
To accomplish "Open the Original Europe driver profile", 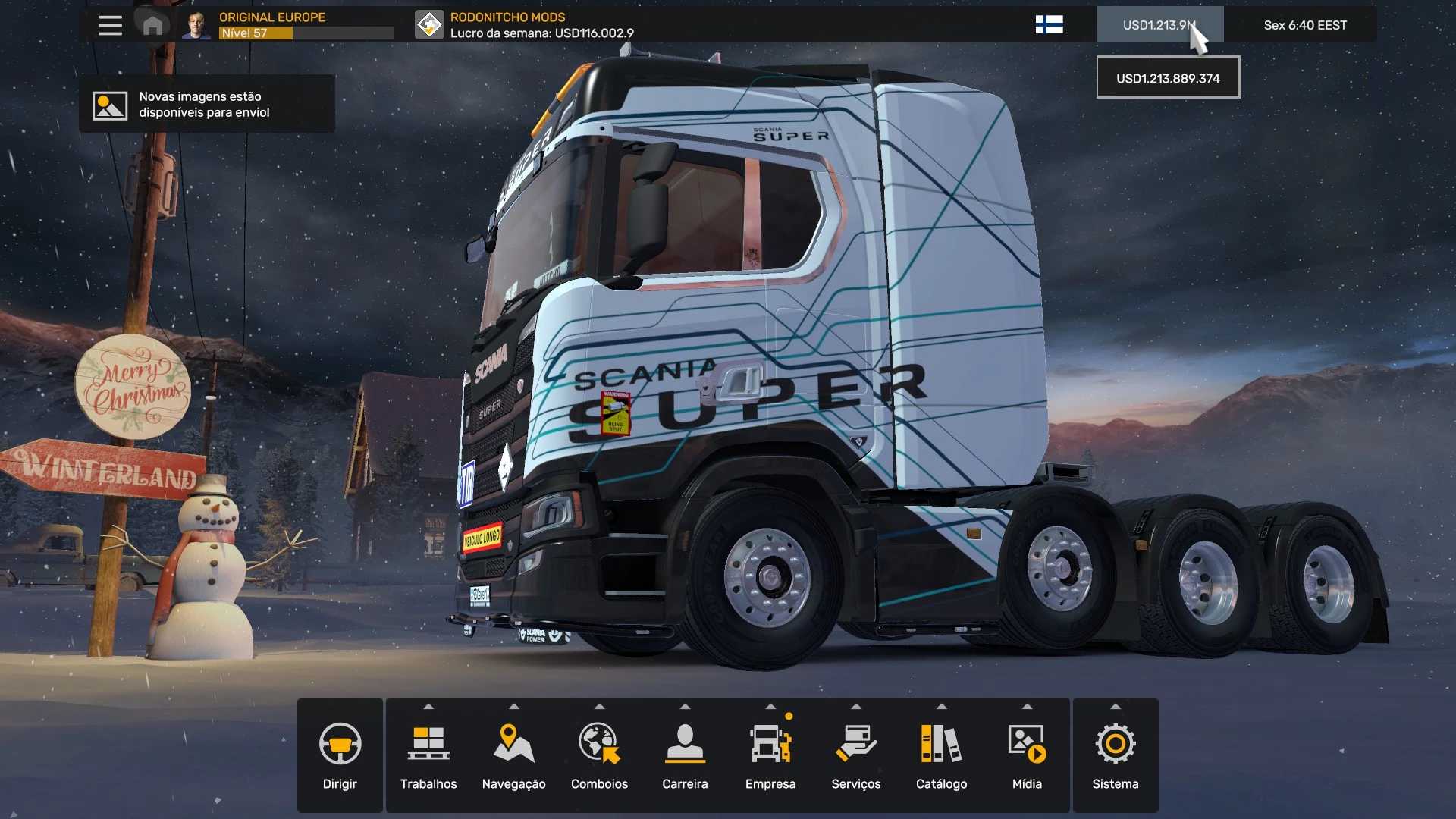I will [288, 25].
